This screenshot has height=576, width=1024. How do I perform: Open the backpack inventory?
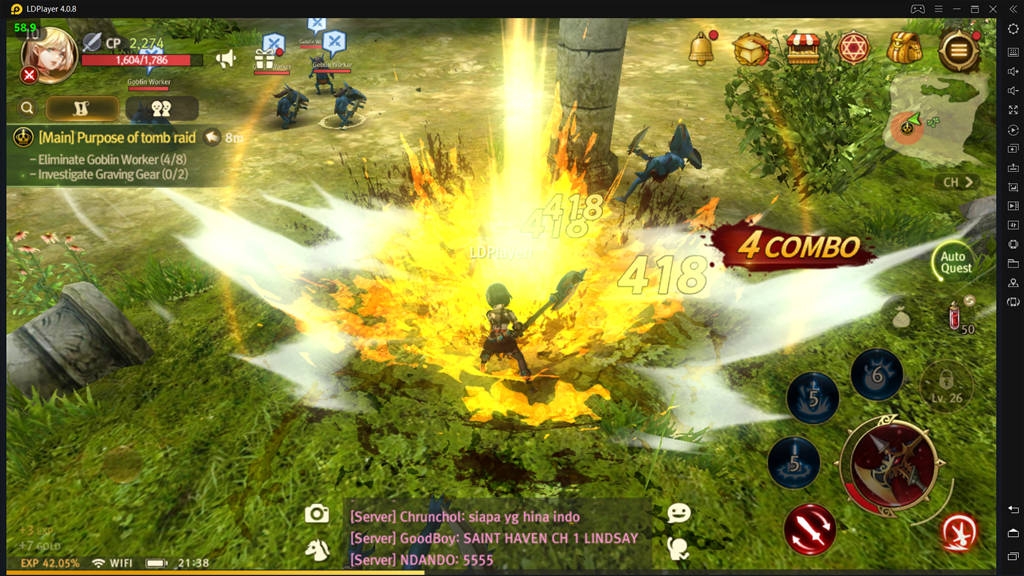coord(904,47)
